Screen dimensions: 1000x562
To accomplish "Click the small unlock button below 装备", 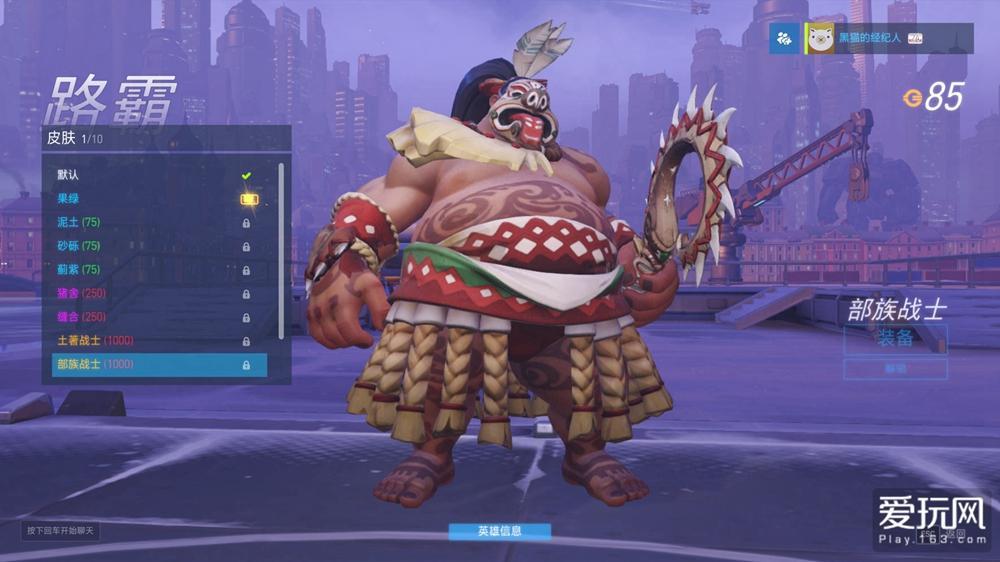I will pyautogui.click(x=895, y=369).
